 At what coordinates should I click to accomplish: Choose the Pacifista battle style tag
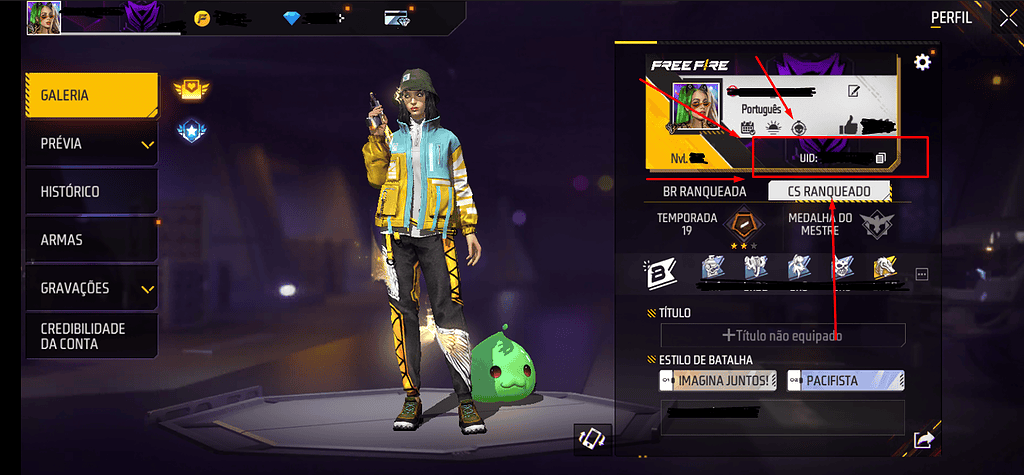point(845,381)
